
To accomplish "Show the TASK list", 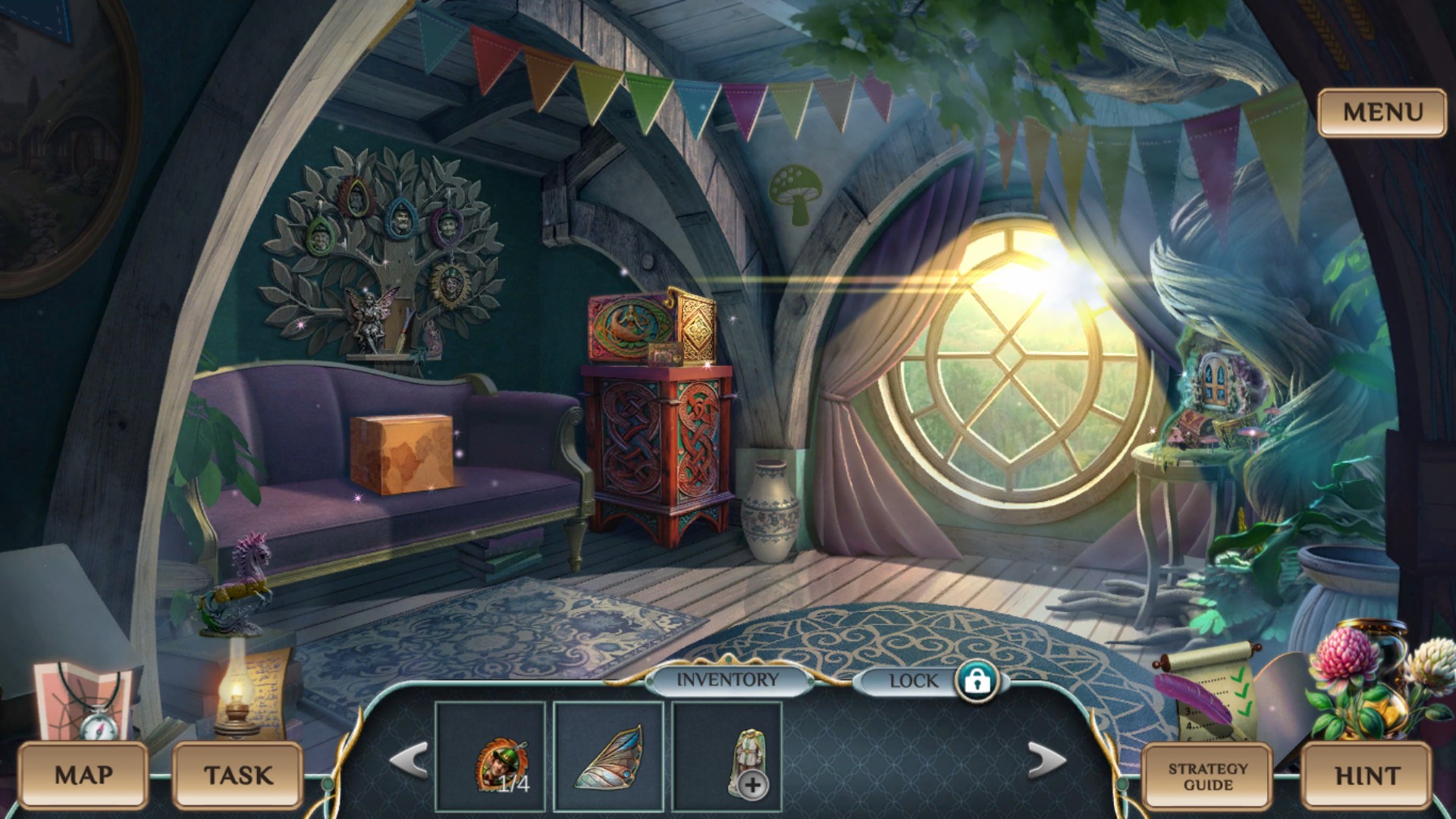I will tap(238, 775).
